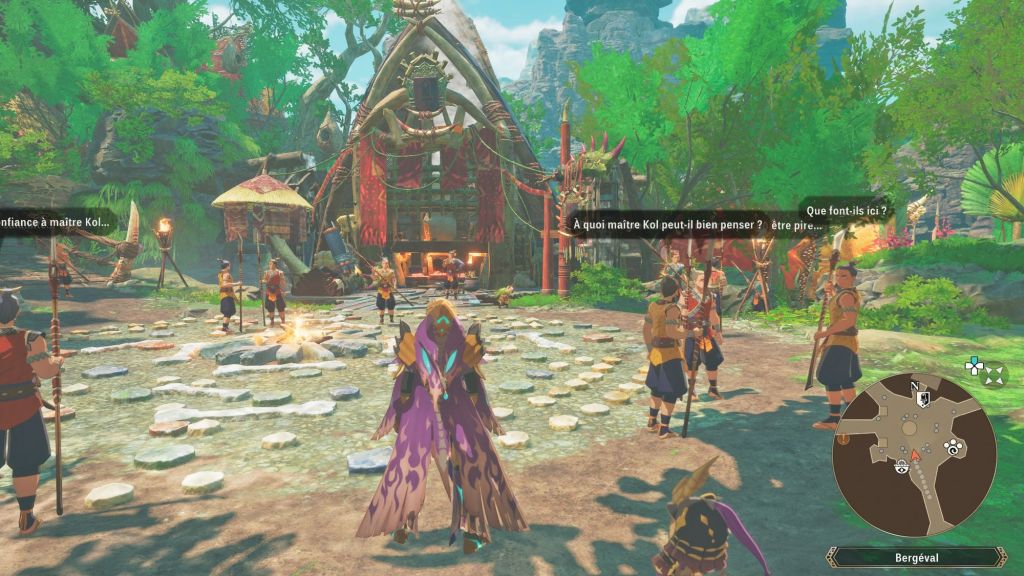Open the circular village minimap
Viewport: 1024px width, 576px height.
(914, 455)
